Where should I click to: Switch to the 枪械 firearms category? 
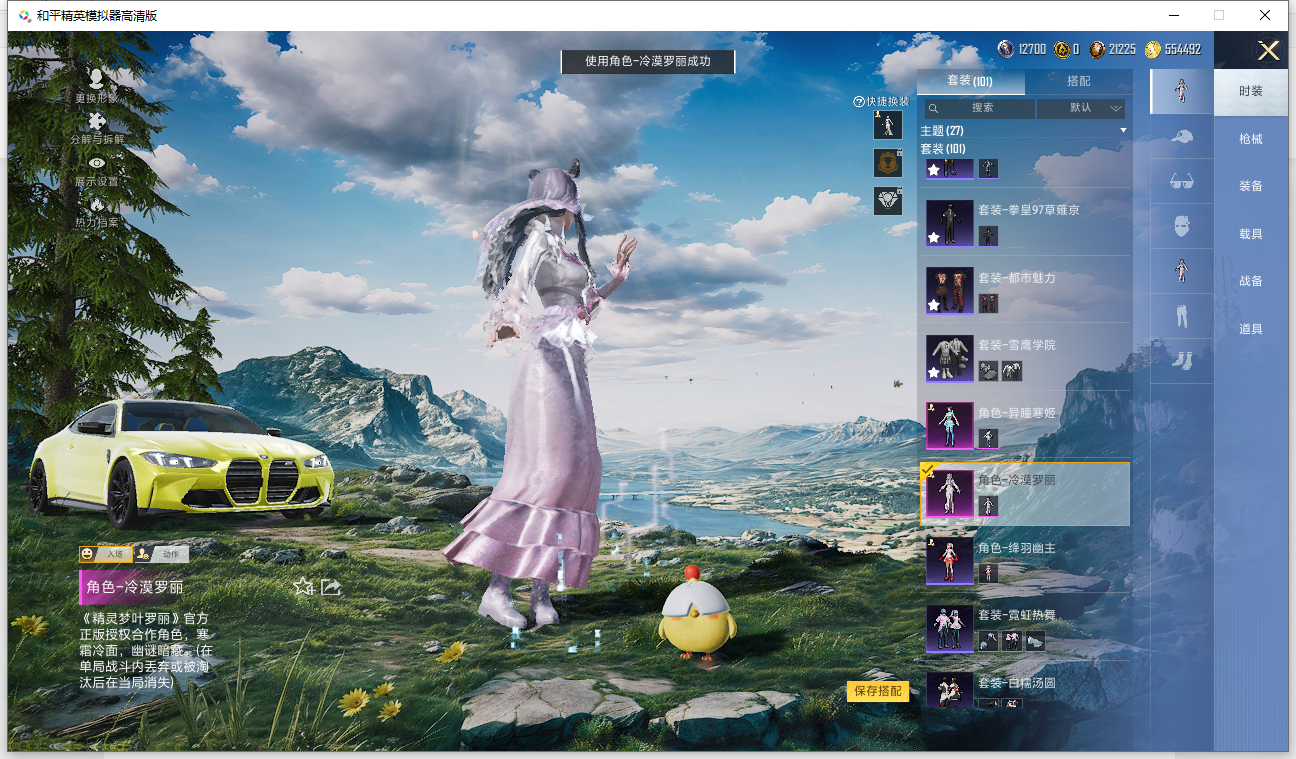coord(1250,139)
